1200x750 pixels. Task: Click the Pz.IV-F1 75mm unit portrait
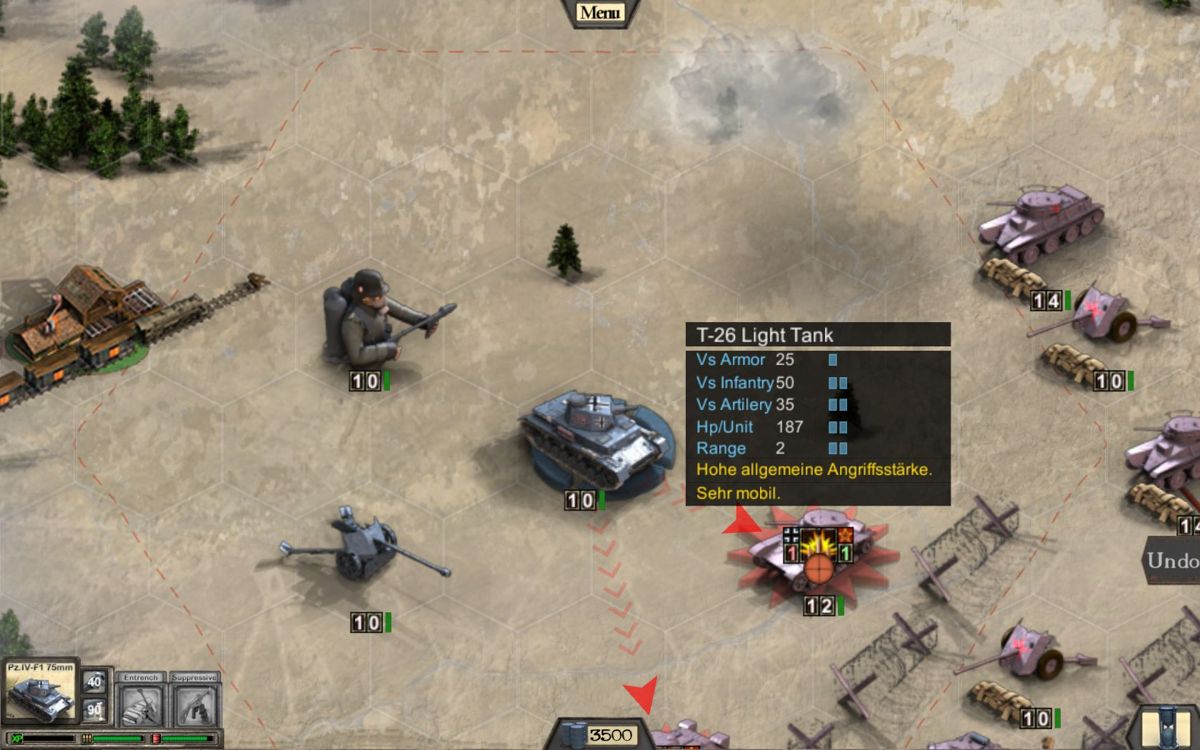point(40,692)
